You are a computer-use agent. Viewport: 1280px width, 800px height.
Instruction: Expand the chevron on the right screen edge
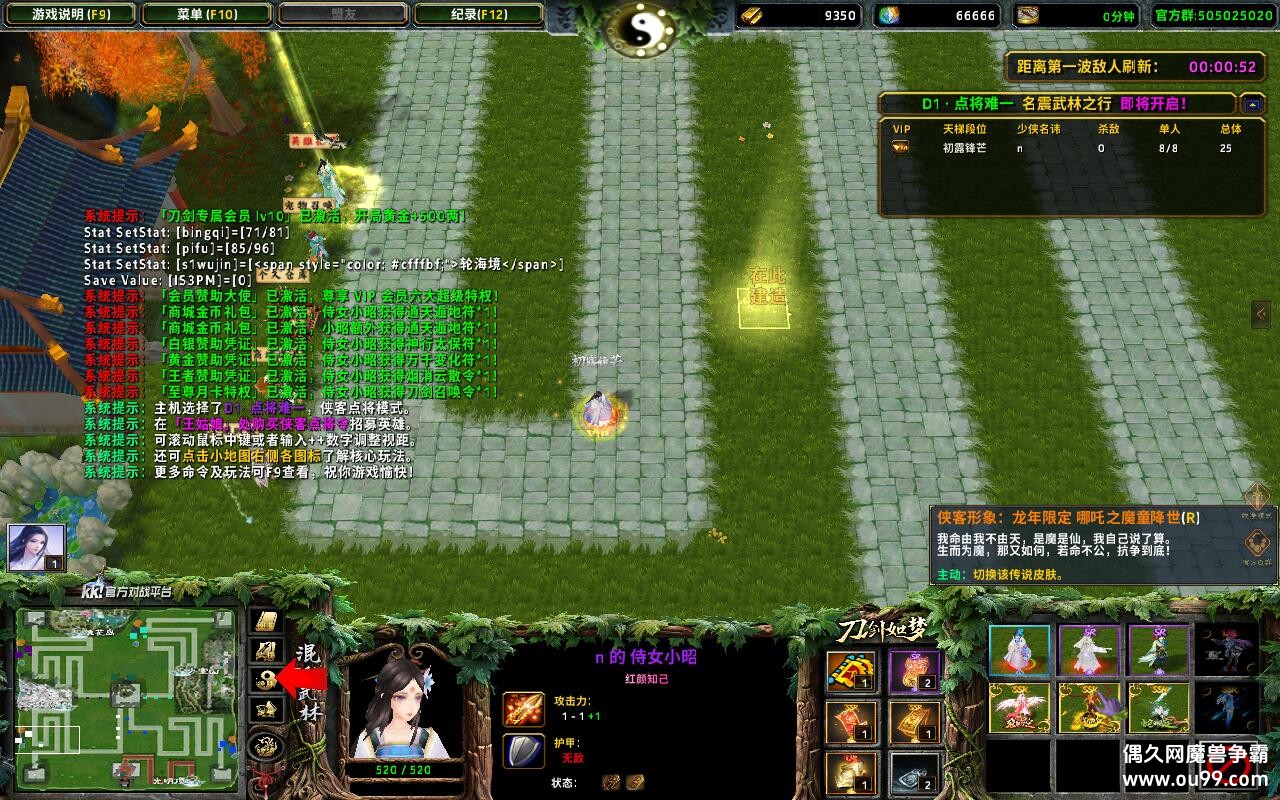pos(1262,313)
